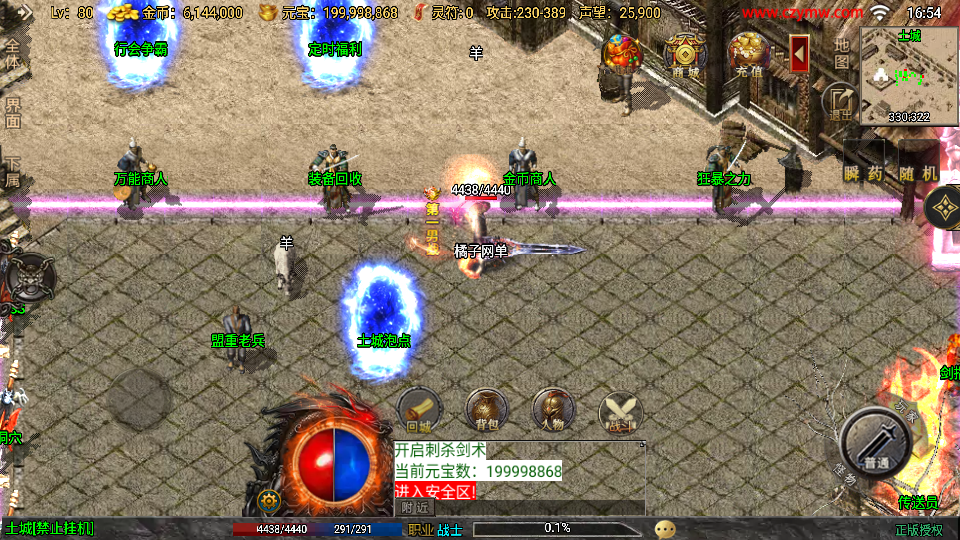Screen dimensions: 960x540
Task: Trigger the 普通 normal attack button
Action: [x=876, y=443]
